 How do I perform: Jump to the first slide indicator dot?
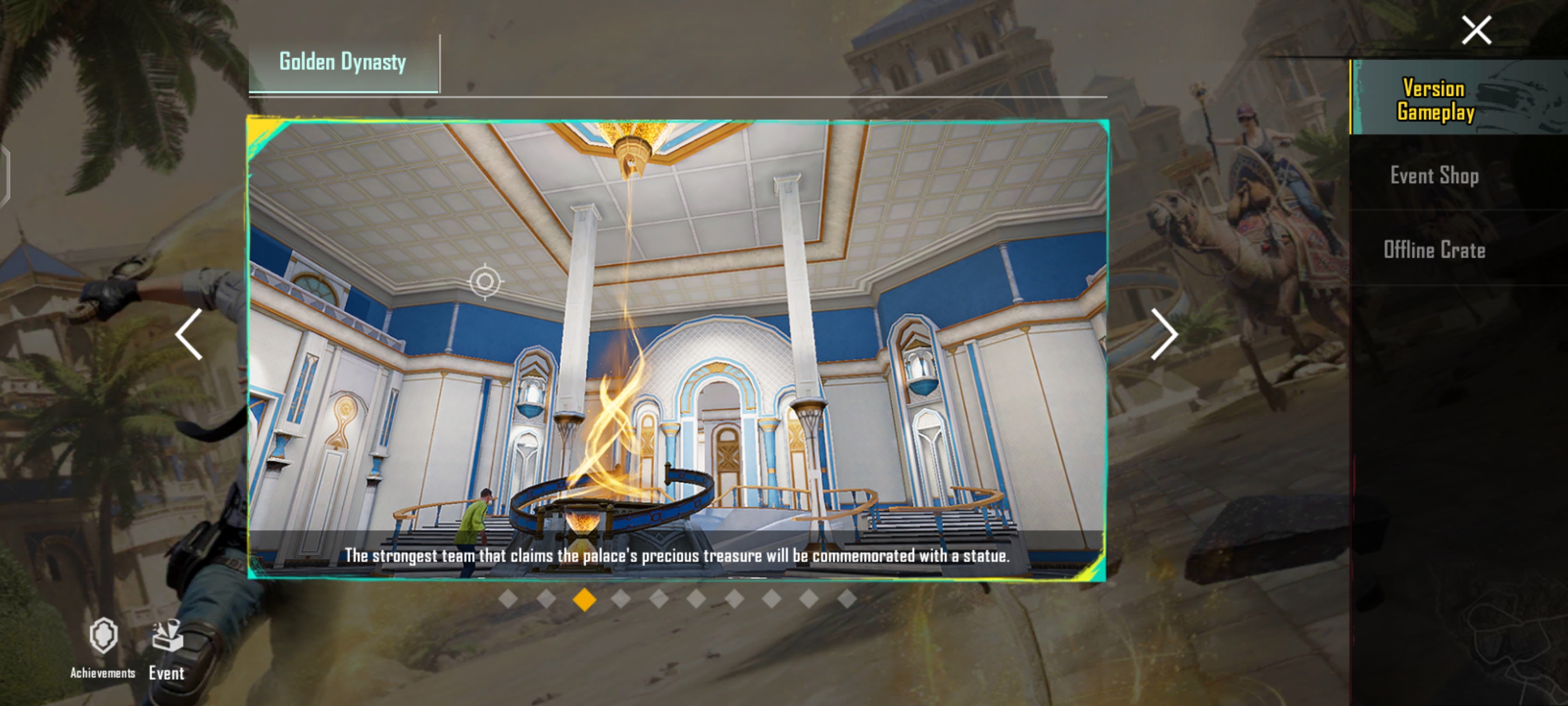pyautogui.click(x=508, y=600)
